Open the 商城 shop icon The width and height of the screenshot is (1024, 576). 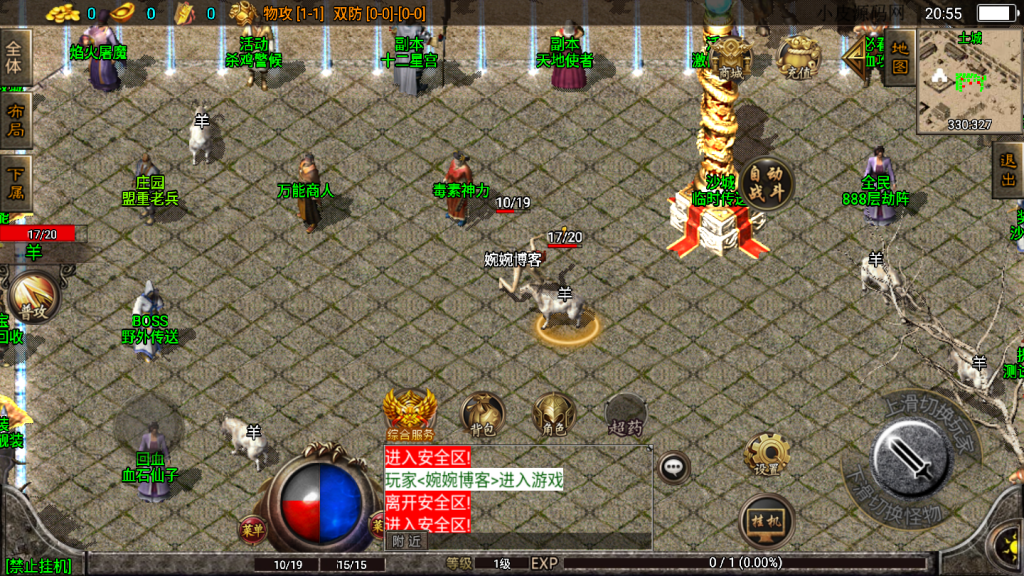[x=731, y=59]
